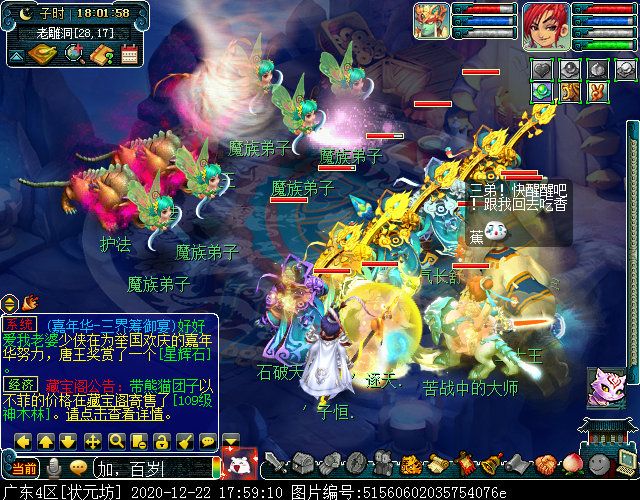This screenshot has width=640, height=500.
Task: Switch the chat channel with 当前 button
Action: tap(24, 467)
